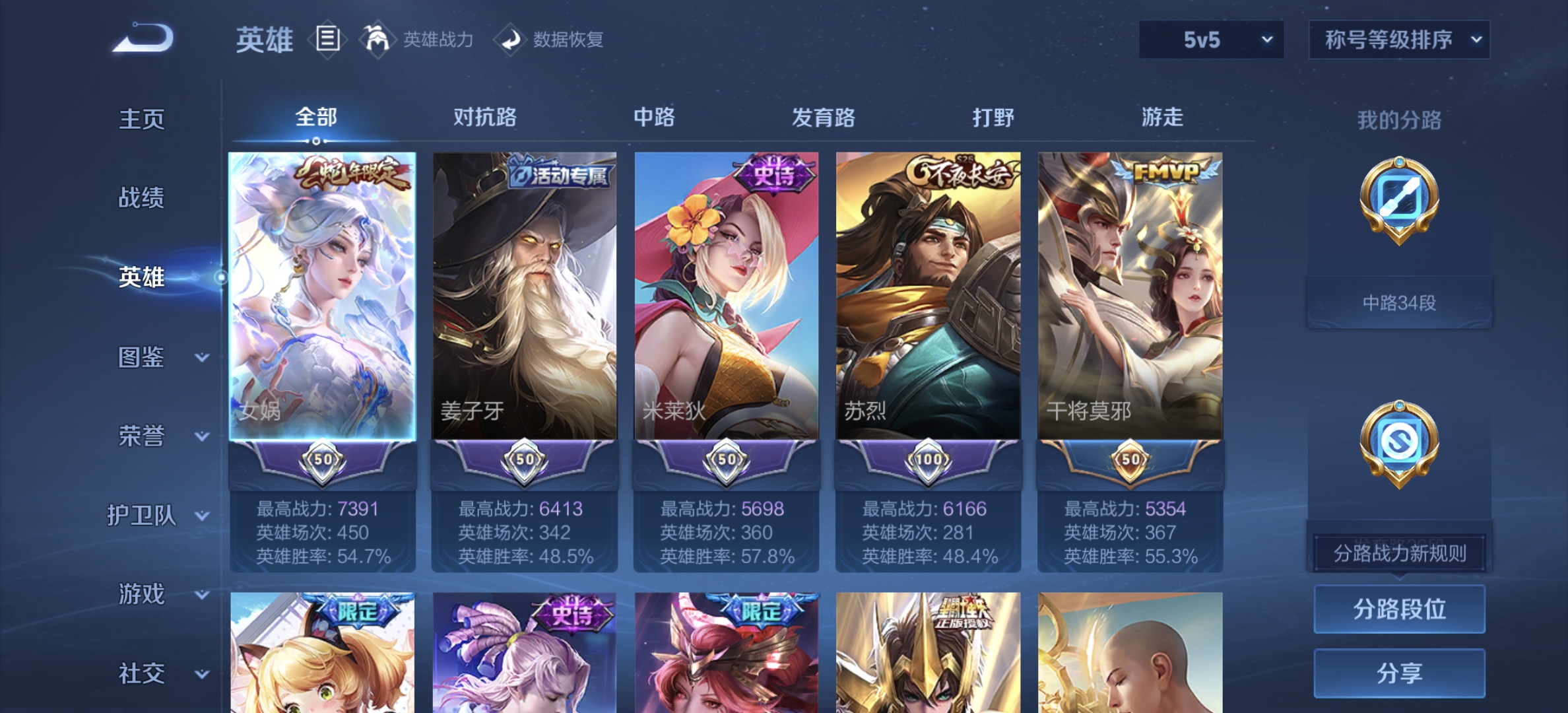The width and height of the screenshot is (1568, 713).
Task: Click the 分路段位 button
Action: point(1399,609)
